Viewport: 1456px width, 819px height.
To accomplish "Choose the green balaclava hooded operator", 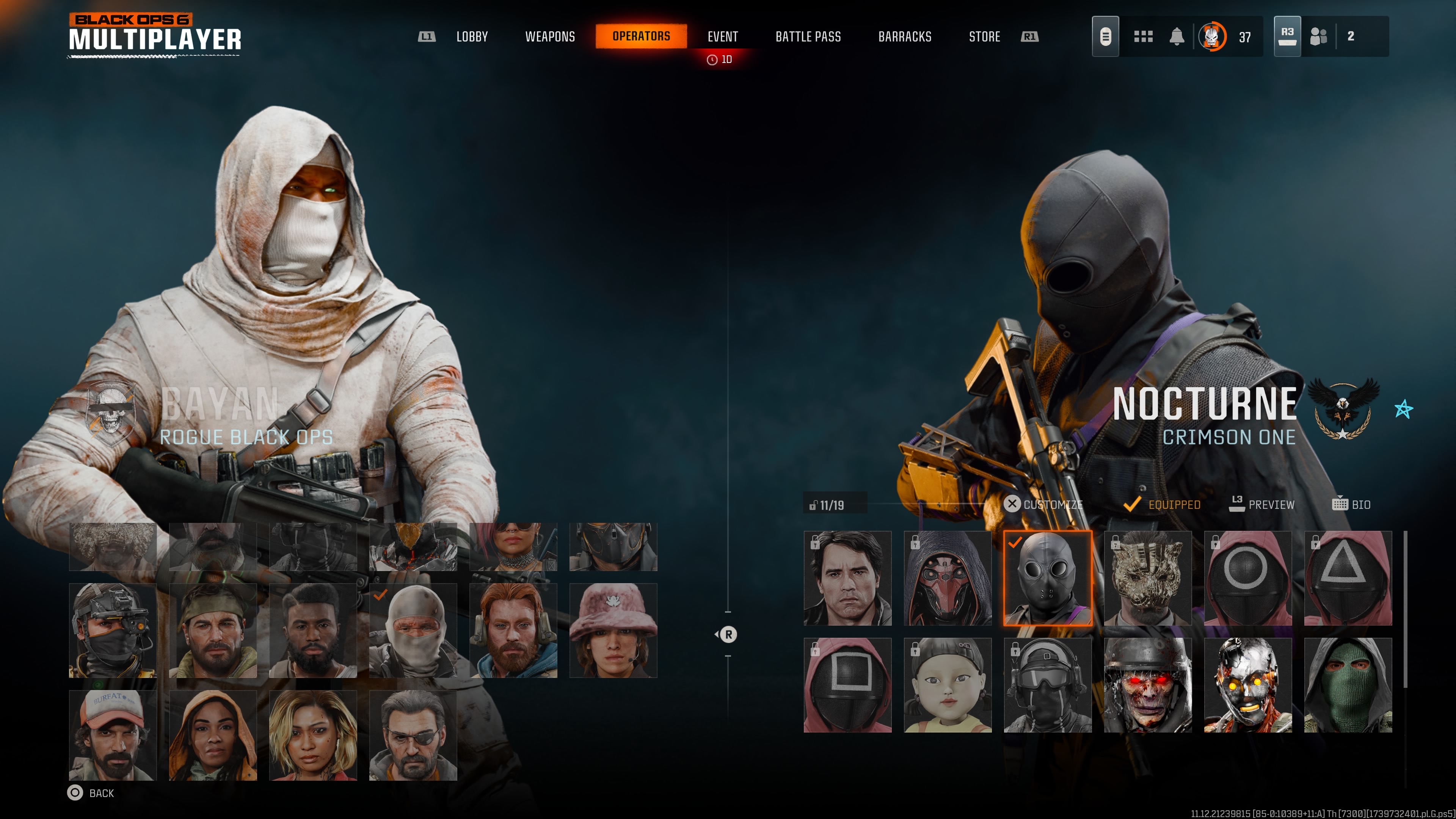I will [x=1348, y=685].
